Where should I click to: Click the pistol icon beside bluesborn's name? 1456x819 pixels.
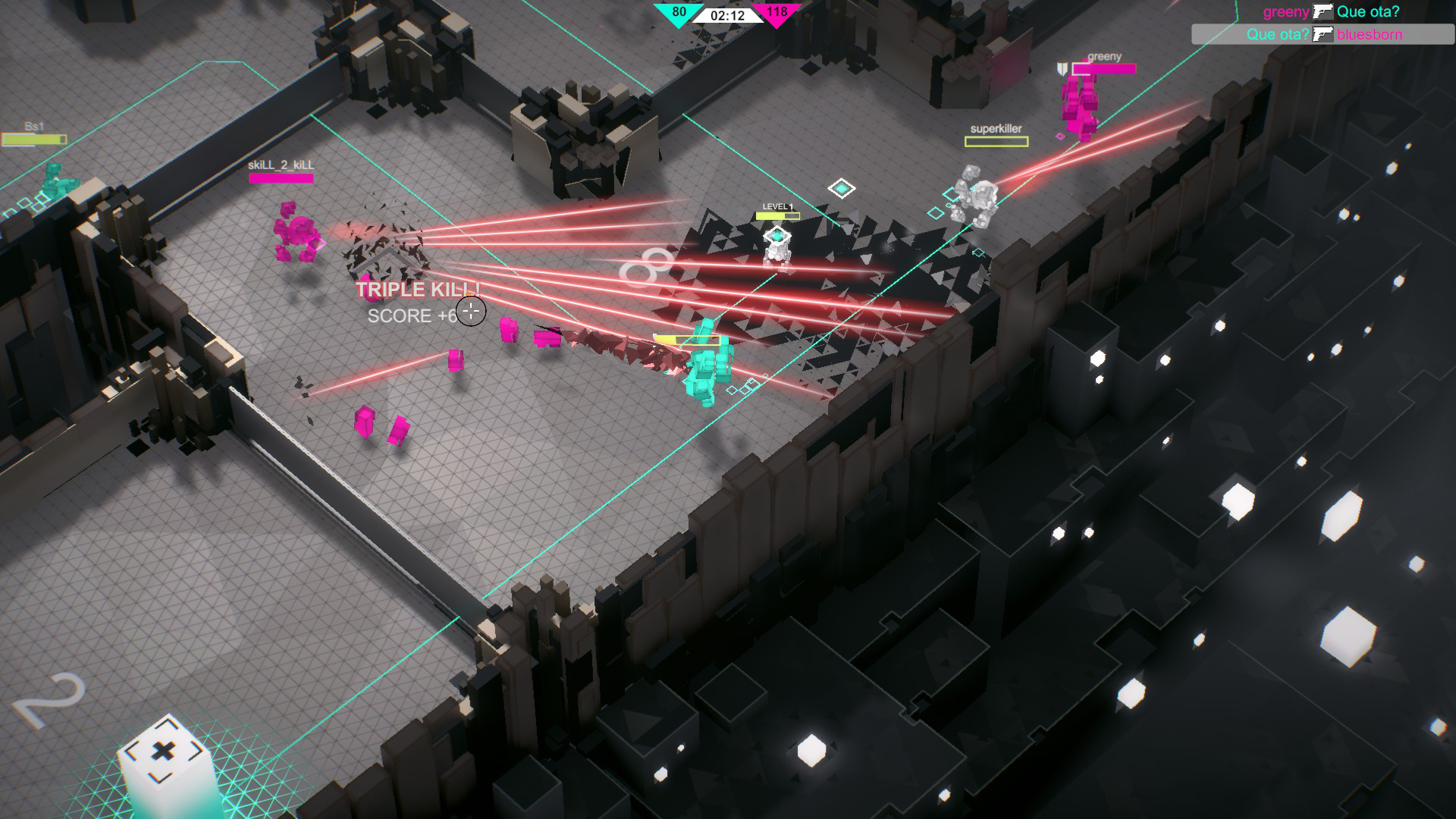click(1323, 35)
